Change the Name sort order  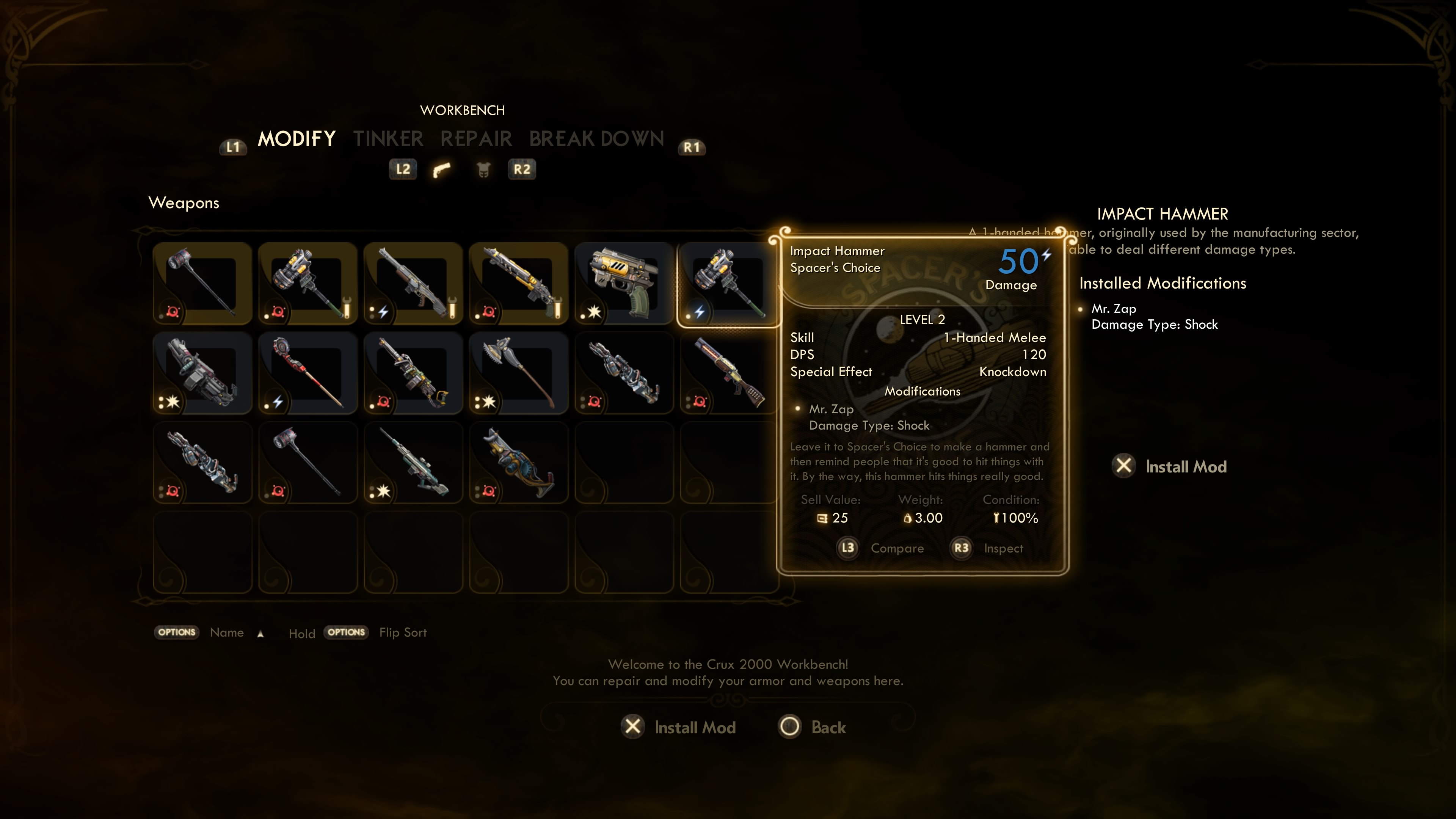click(x=226, y=632)
